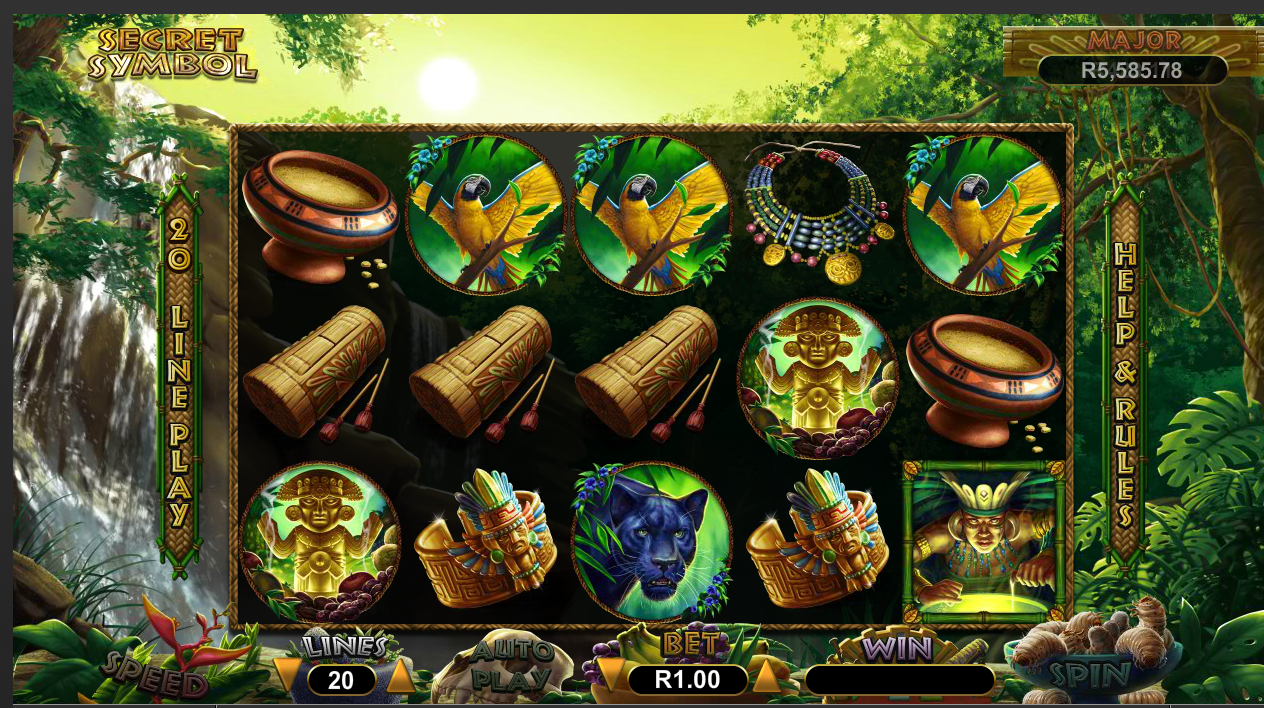Image resolution: width=1264 pixels, height=708 pixels.
Task: Raise the bet amount
Action: [x=766, y=677]
